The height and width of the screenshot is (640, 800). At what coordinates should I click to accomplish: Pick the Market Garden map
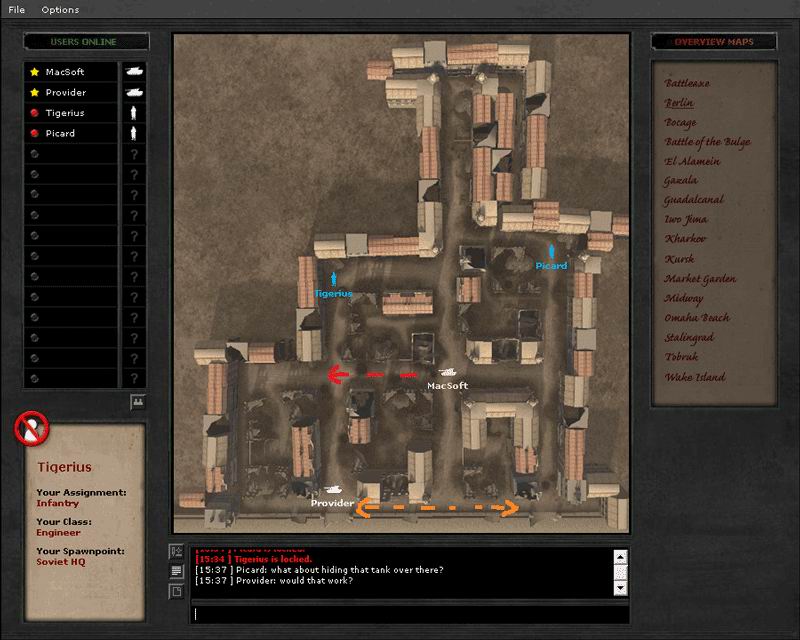tap(700, 279)
